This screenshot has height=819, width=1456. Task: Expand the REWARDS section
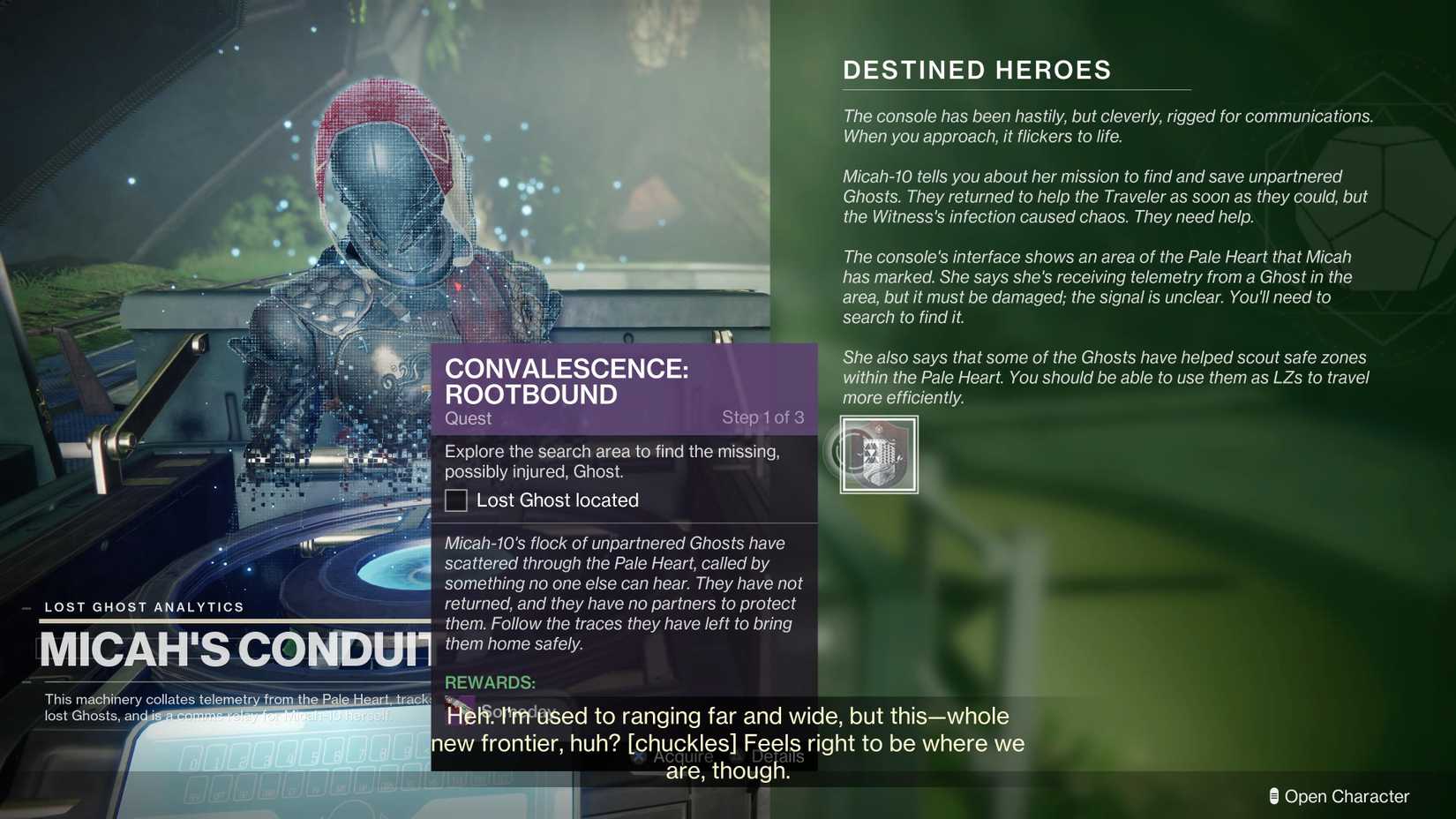pyautogui.click(x=491, y=682)
